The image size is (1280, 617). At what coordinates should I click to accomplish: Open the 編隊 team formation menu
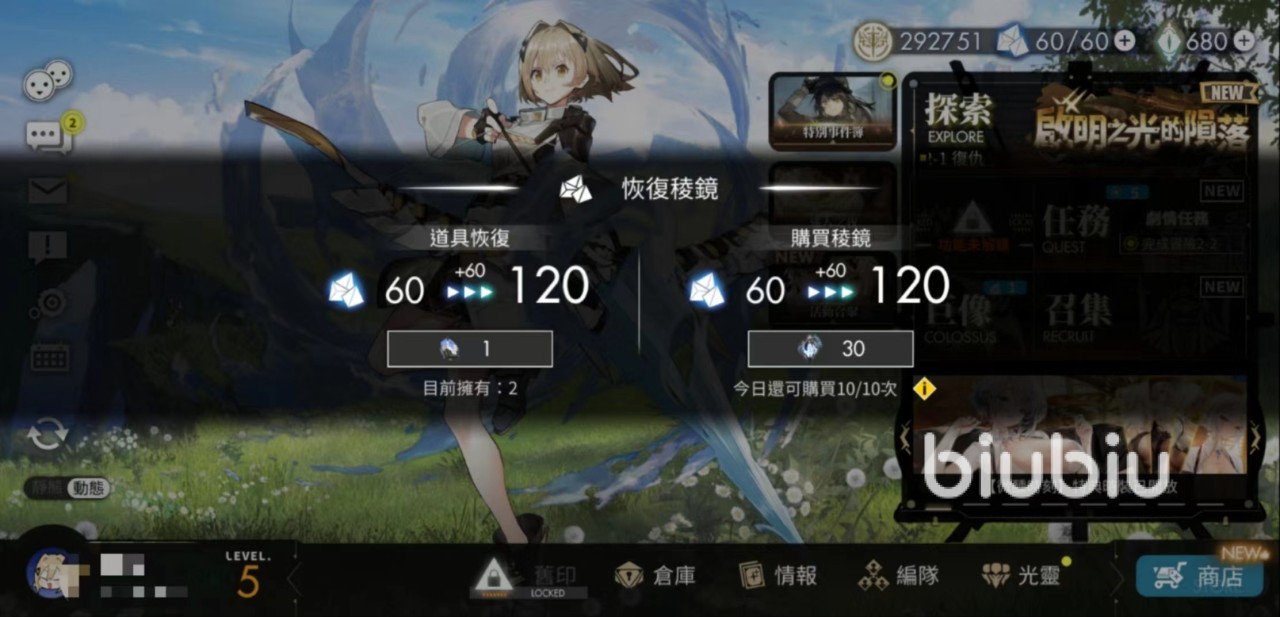(899, 575)
